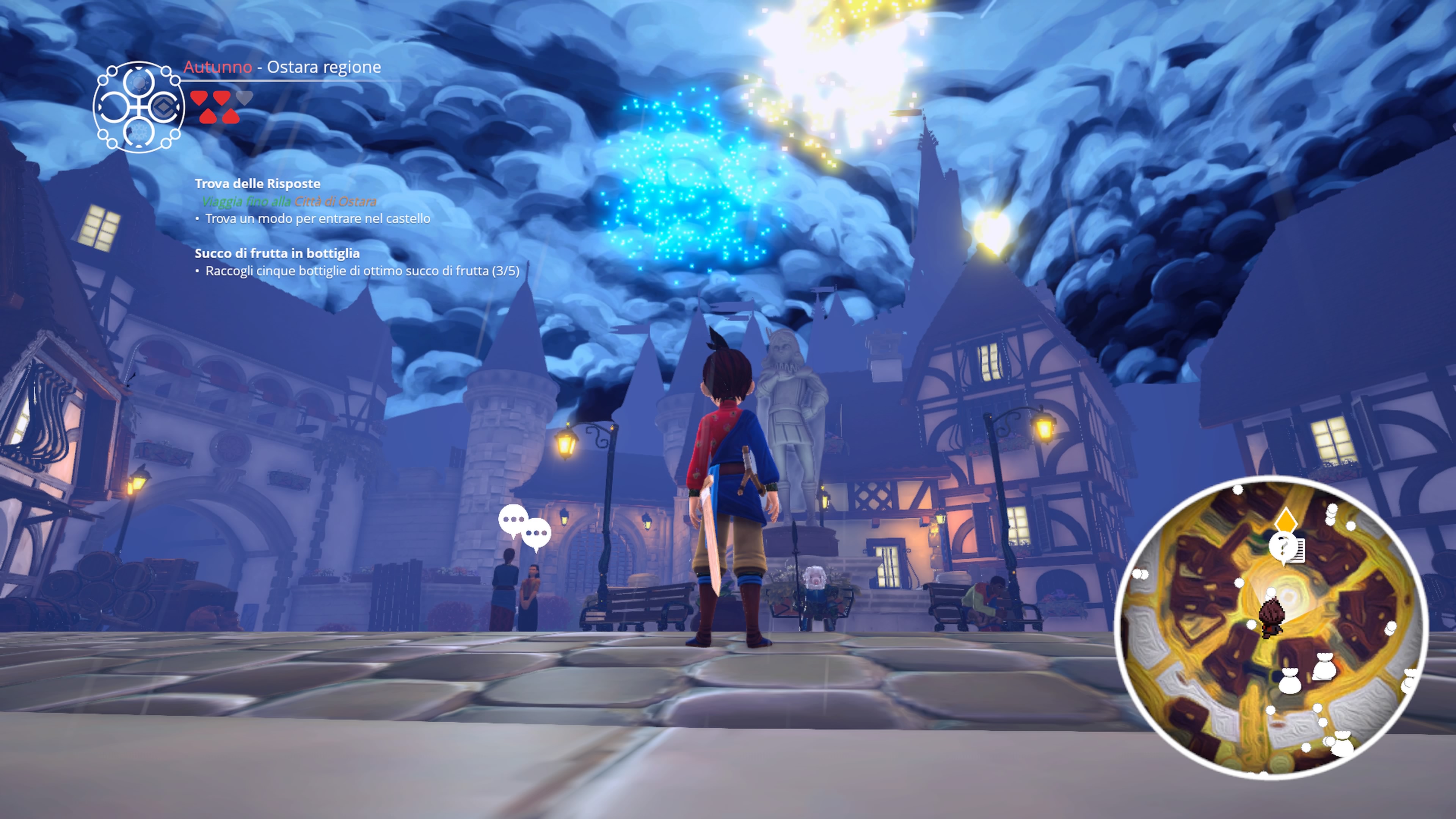Click the season wheel emblem

tap(138, 107)
